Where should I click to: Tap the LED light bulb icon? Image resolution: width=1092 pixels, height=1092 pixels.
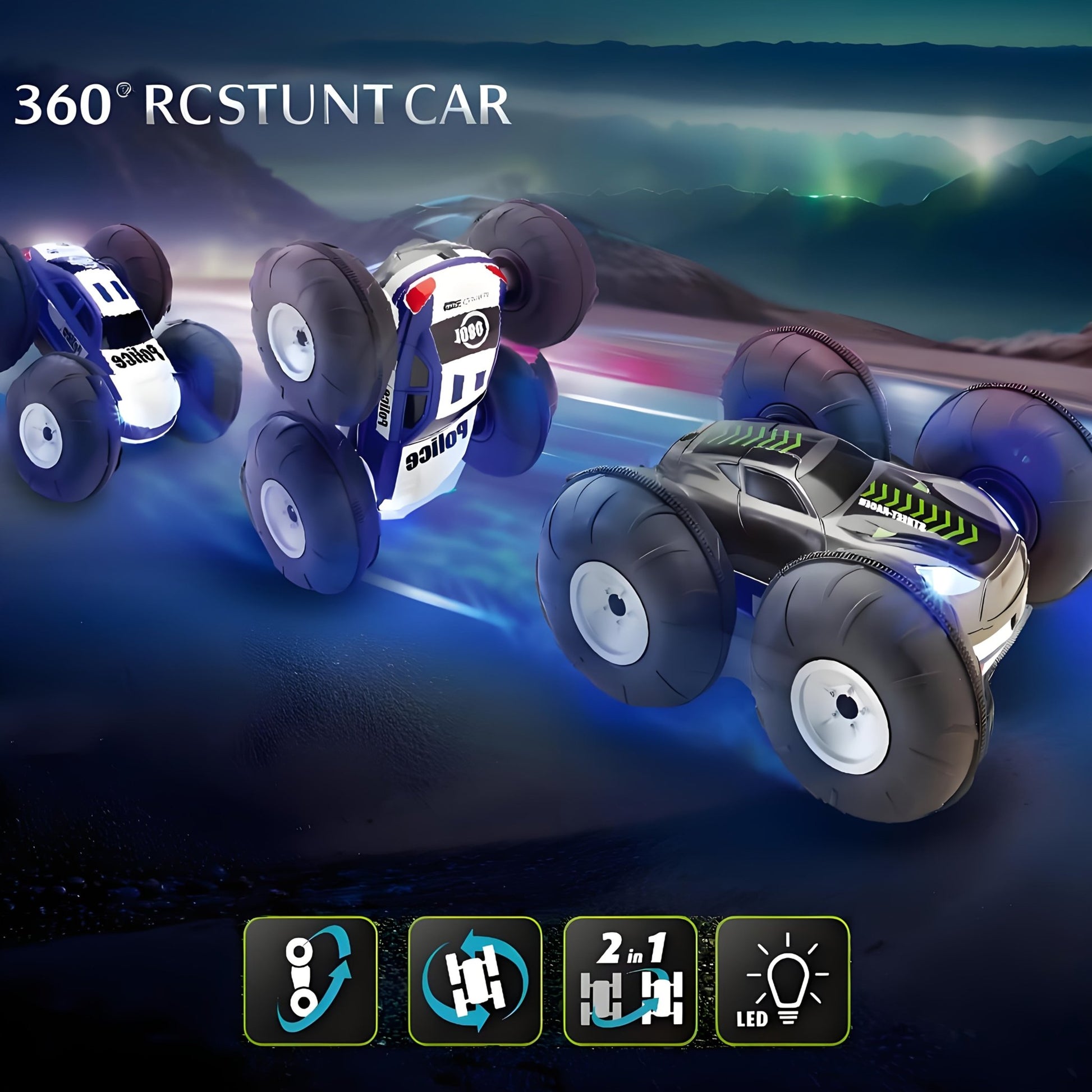782,981
